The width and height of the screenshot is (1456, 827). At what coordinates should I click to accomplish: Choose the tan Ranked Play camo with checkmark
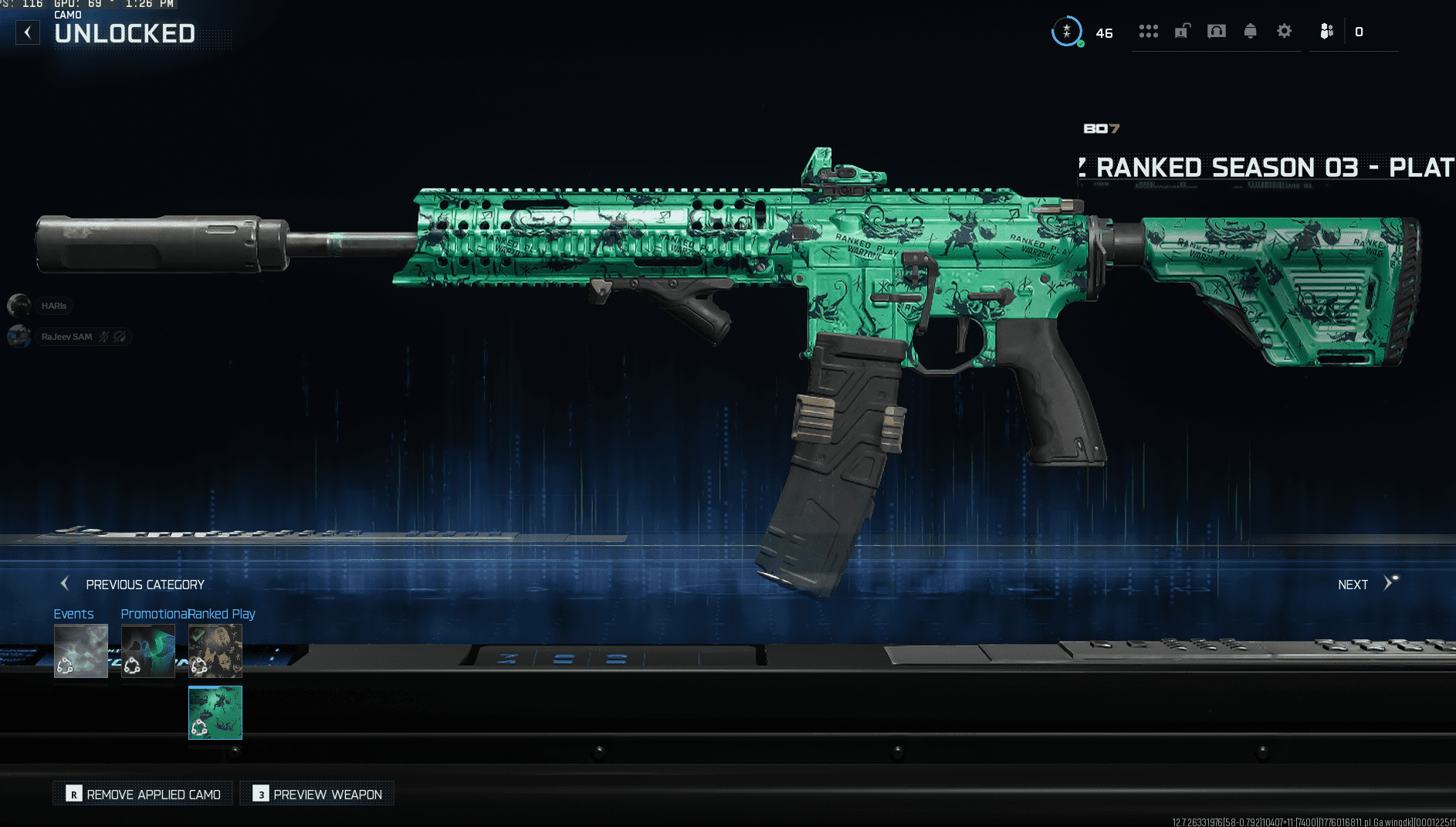click(x=215, y=651)
